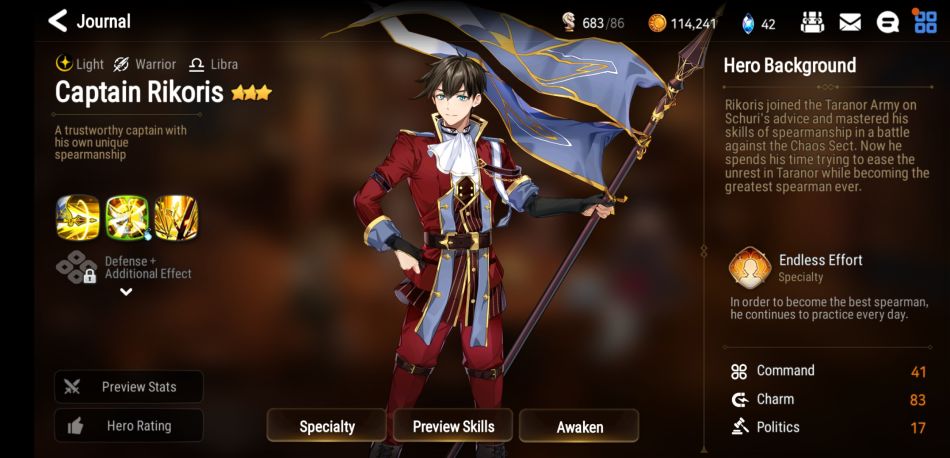
Task: Go back from the Journal screen
Action: [x=58, y=20]
